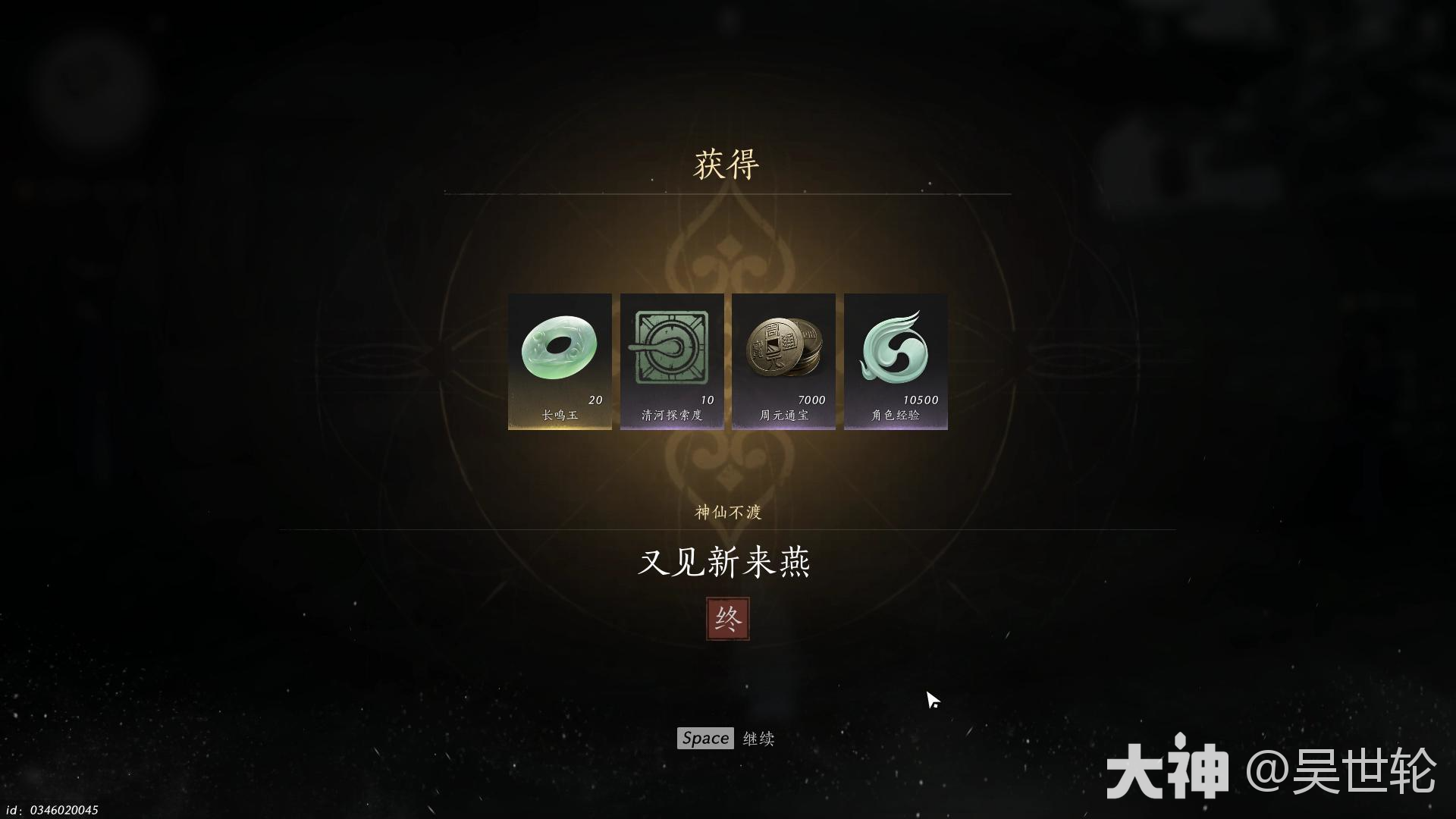This screenshot has height=819, width=1456.
Task: Click the Space 继续 continue prompt
Action: coord(728,738)
